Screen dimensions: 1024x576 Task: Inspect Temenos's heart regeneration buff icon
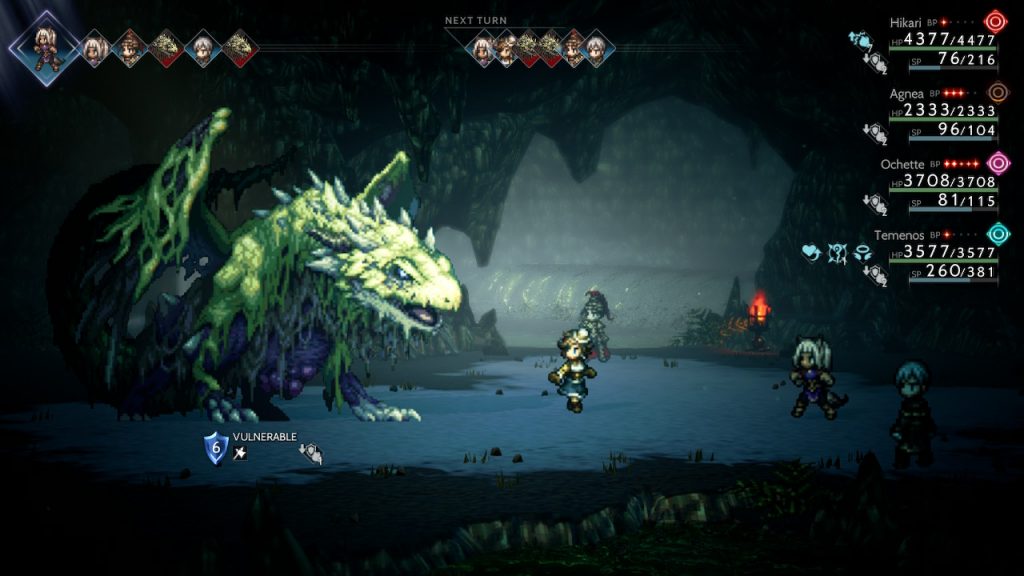812,254
